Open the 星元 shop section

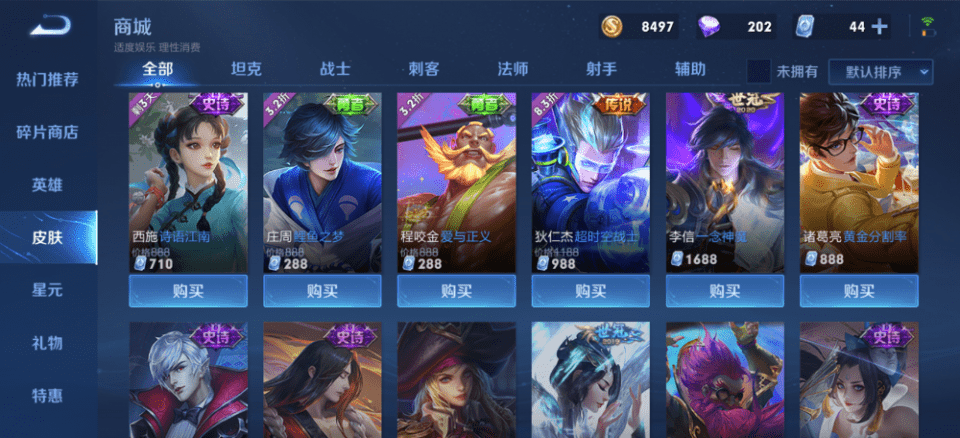[48, 290]
